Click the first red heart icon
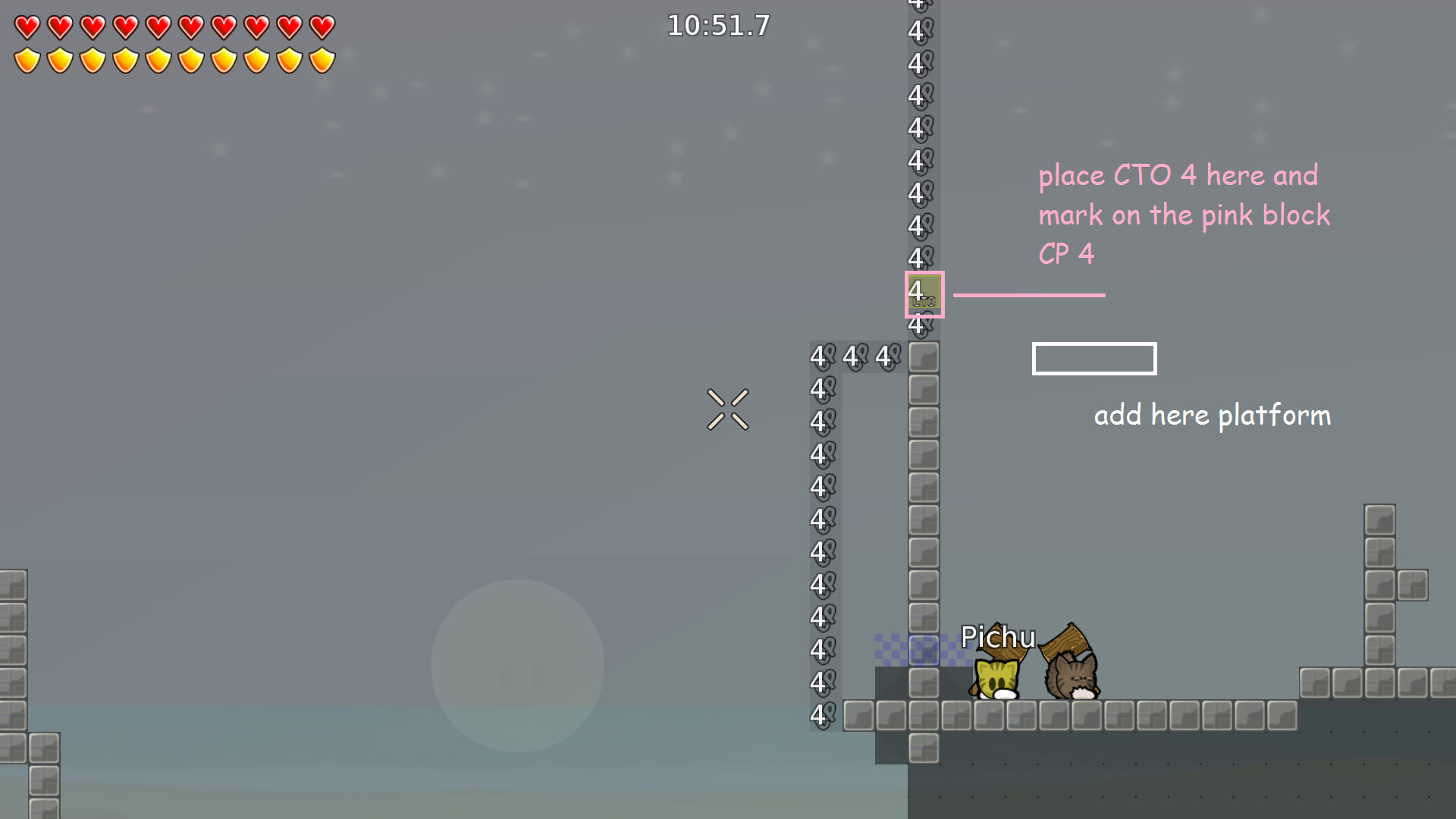 [x=27, y=29]
